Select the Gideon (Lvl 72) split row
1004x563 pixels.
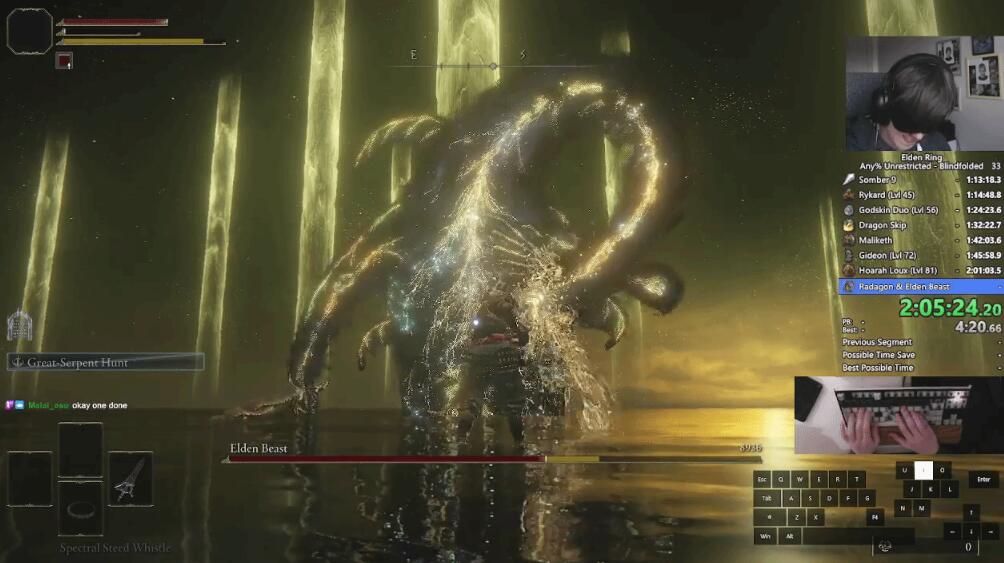(920, 255)
